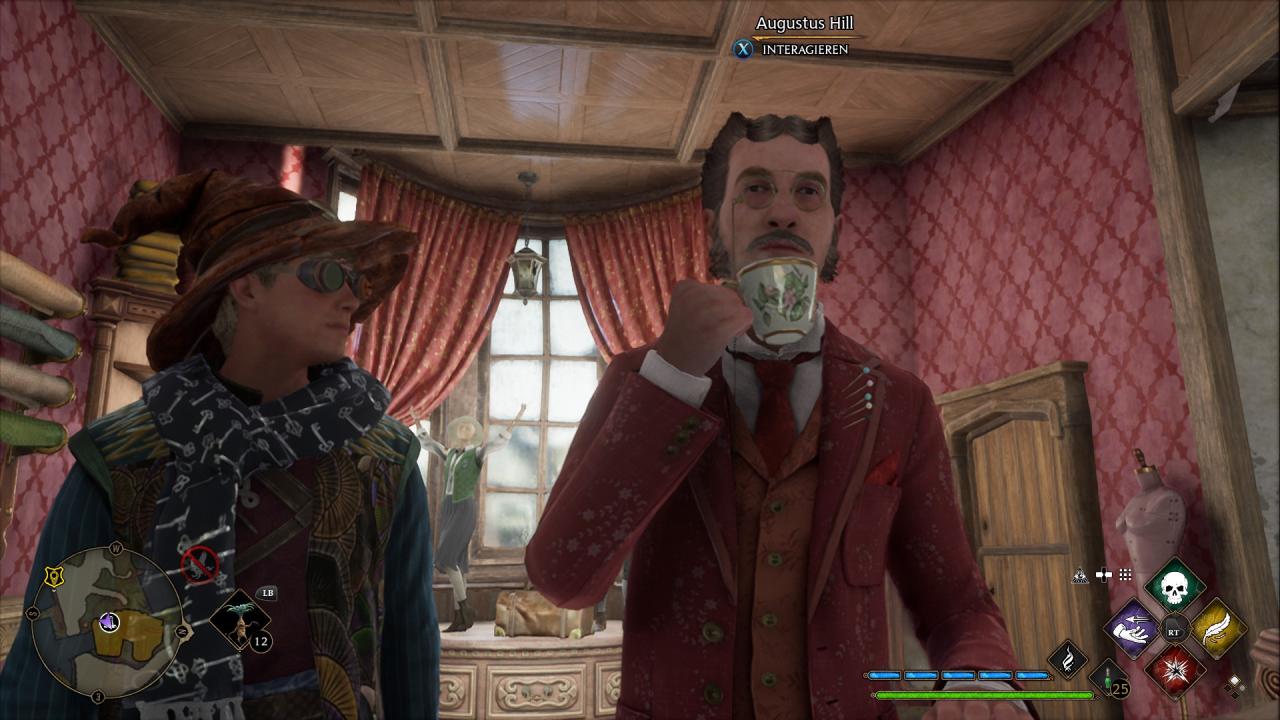Screen dimensions: 1280x720
Task: Open the circular minimap
Action: [106, 623]
